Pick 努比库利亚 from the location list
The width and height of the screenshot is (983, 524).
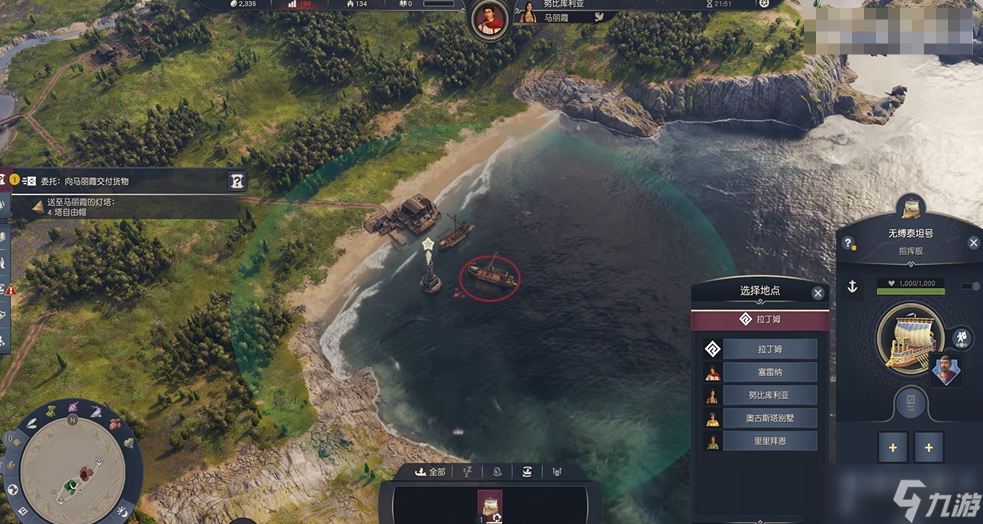pyautogui.click(x=770, y=395)
